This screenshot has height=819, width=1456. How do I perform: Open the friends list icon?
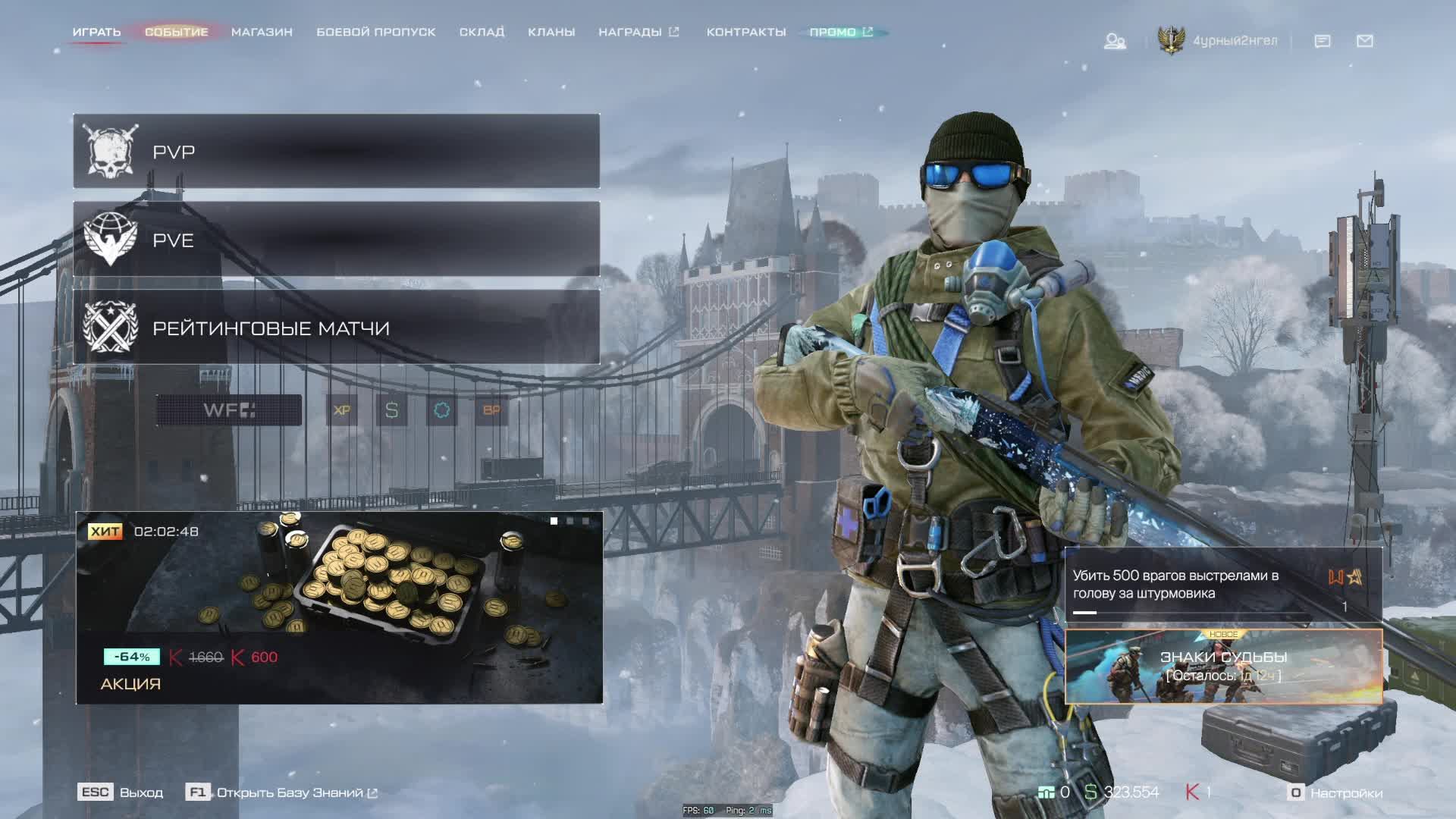click(x=1114, y=41)
